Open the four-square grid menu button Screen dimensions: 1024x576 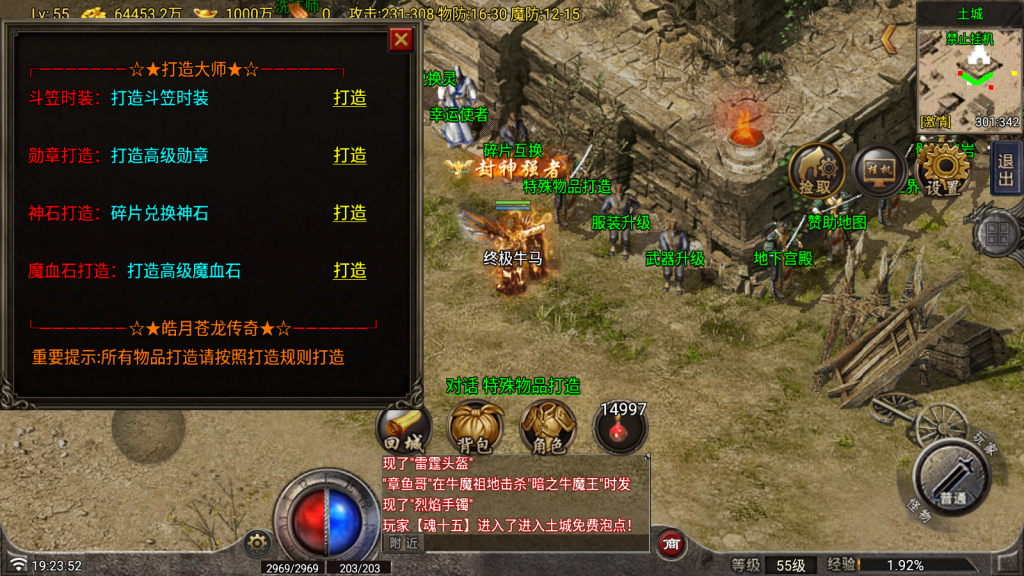coord(996,235)
